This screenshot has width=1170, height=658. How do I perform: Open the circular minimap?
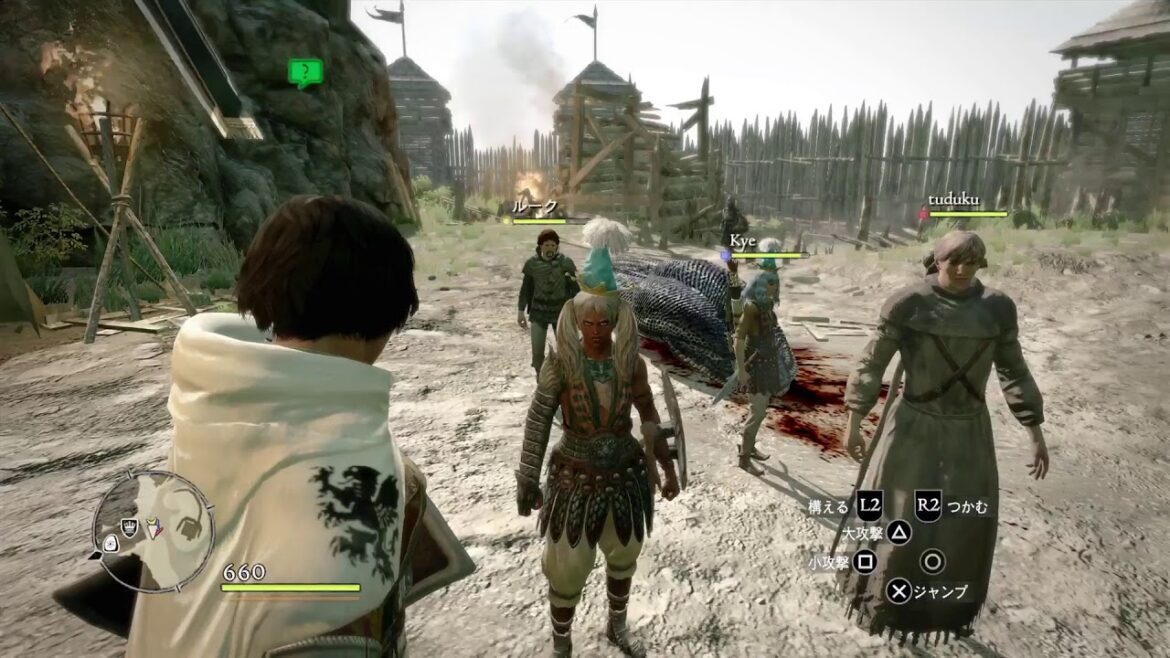153,530
